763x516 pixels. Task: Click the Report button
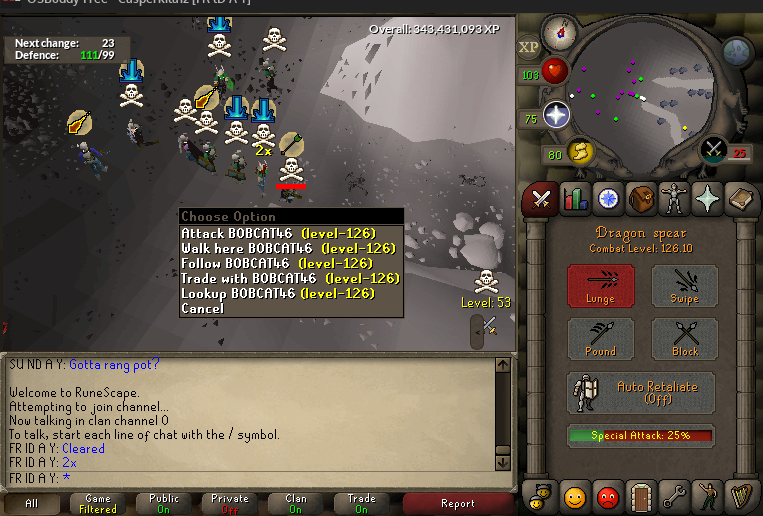point(457,503)
